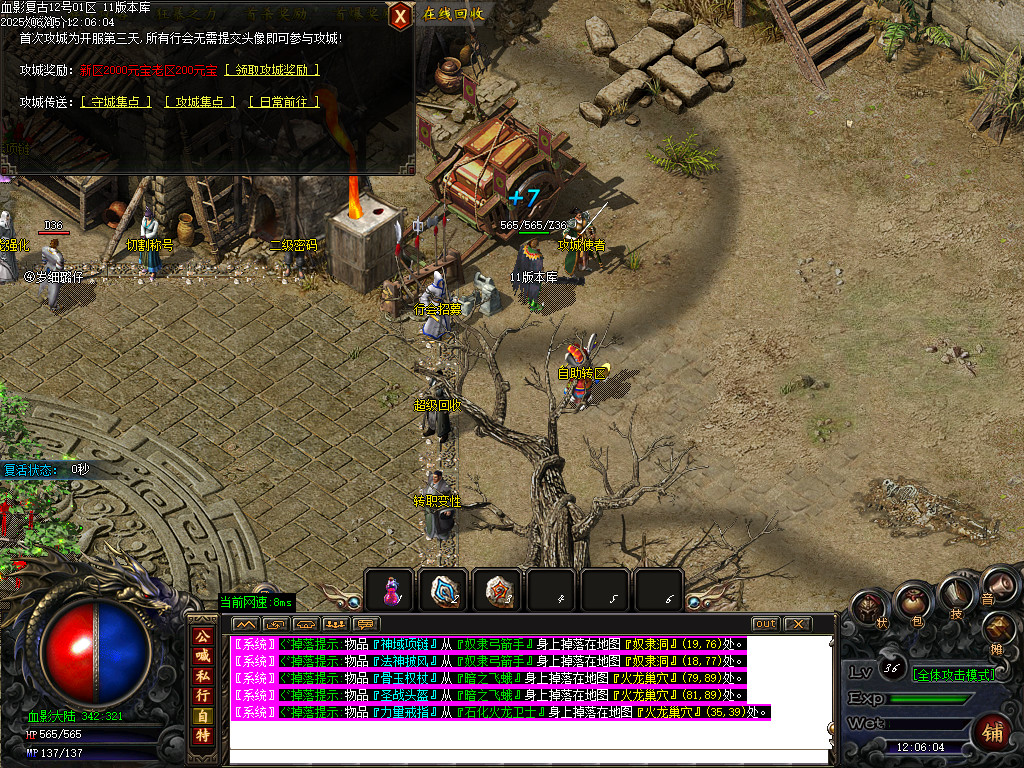Image resolution: width=1024 pixels, height=768 pixels.
Task: Select the red rune stone in hotbar slot 3
Action: click(x=497, y=590)
